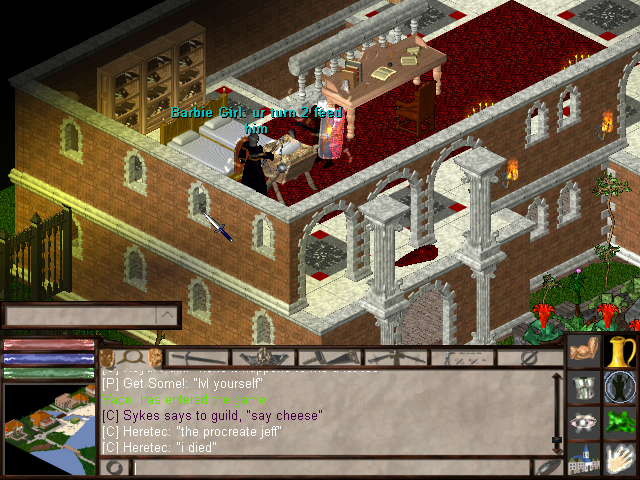Select the green creature icon
Viewport: 640px width, 480px height.
[621, 423]
